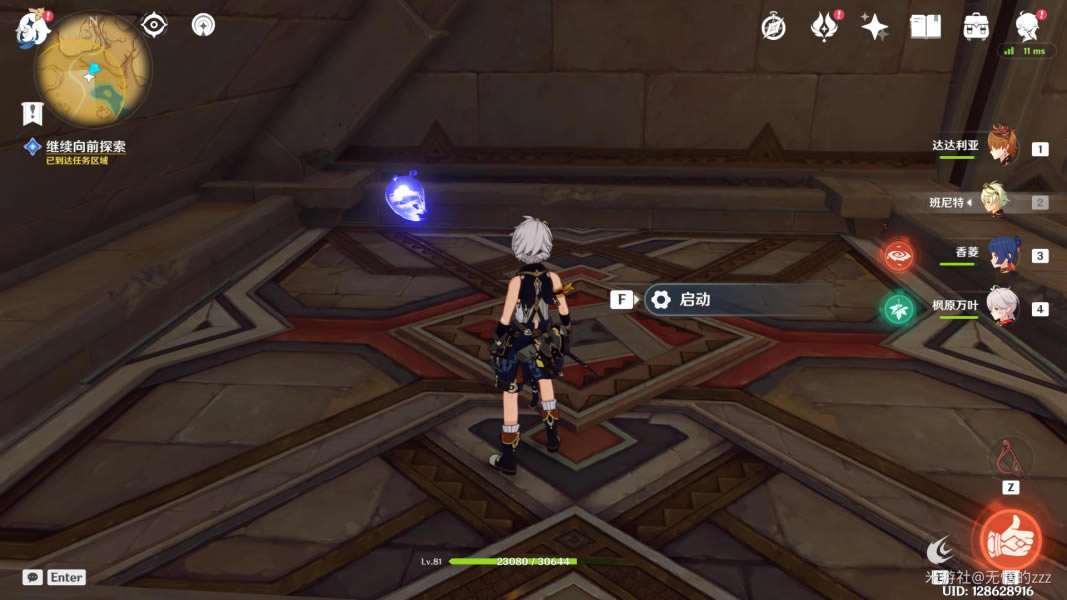Switch to party member 枫原万叶
The height and width of the screenshot is (600, 1067).
tap(1001, 306)
